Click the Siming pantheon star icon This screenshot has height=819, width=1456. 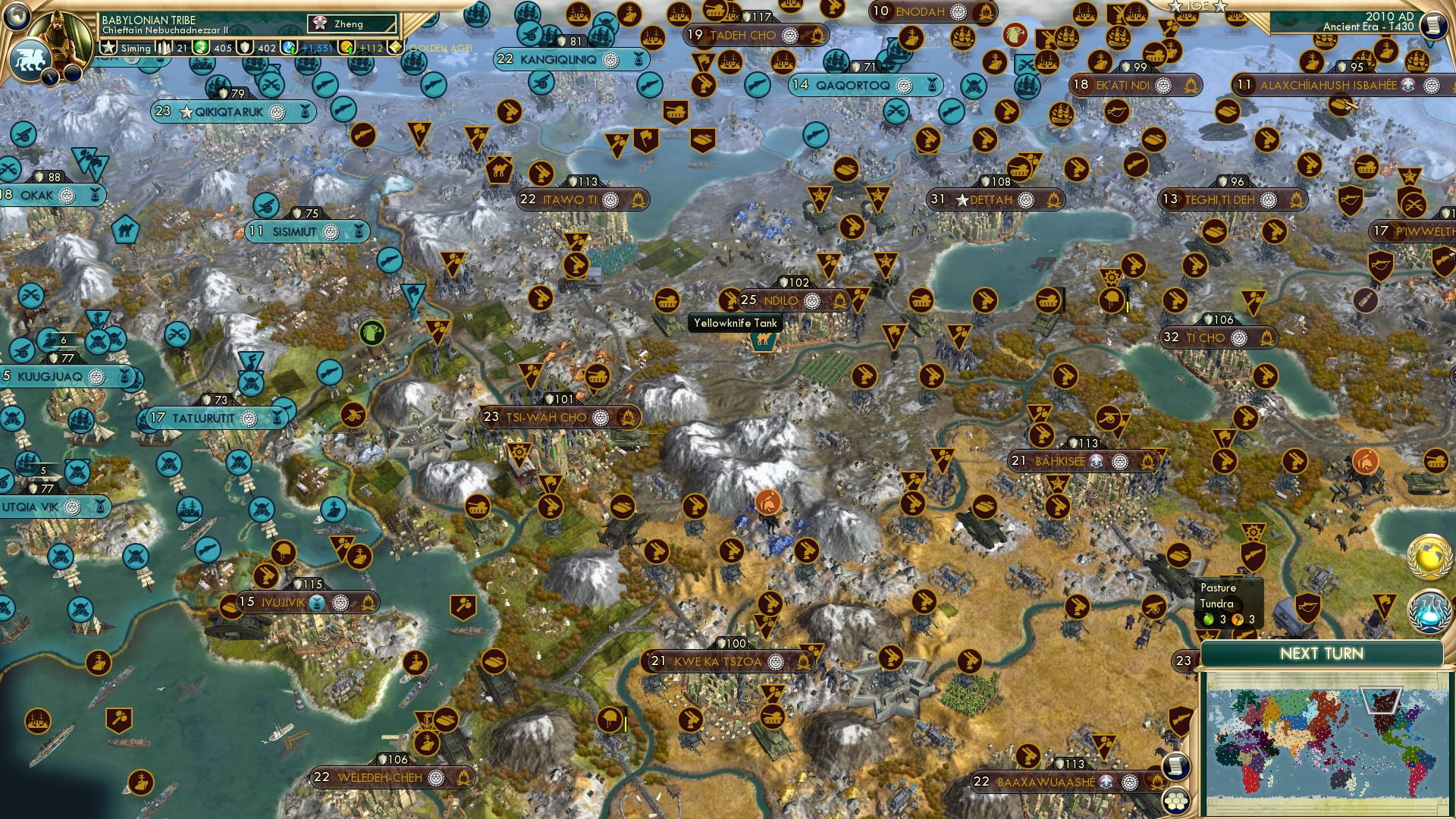(107, 47)
